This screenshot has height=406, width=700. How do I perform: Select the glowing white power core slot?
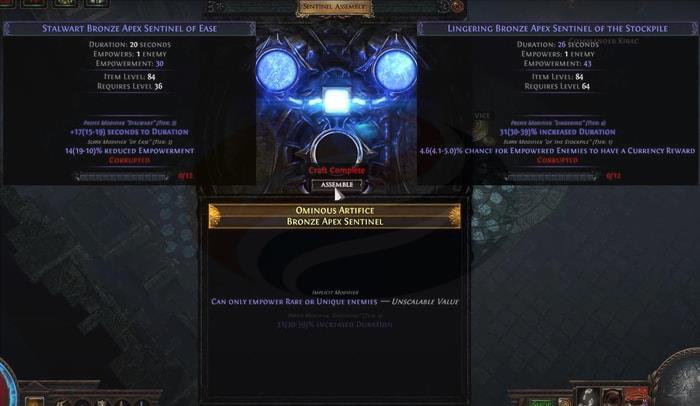coord(334,102)
